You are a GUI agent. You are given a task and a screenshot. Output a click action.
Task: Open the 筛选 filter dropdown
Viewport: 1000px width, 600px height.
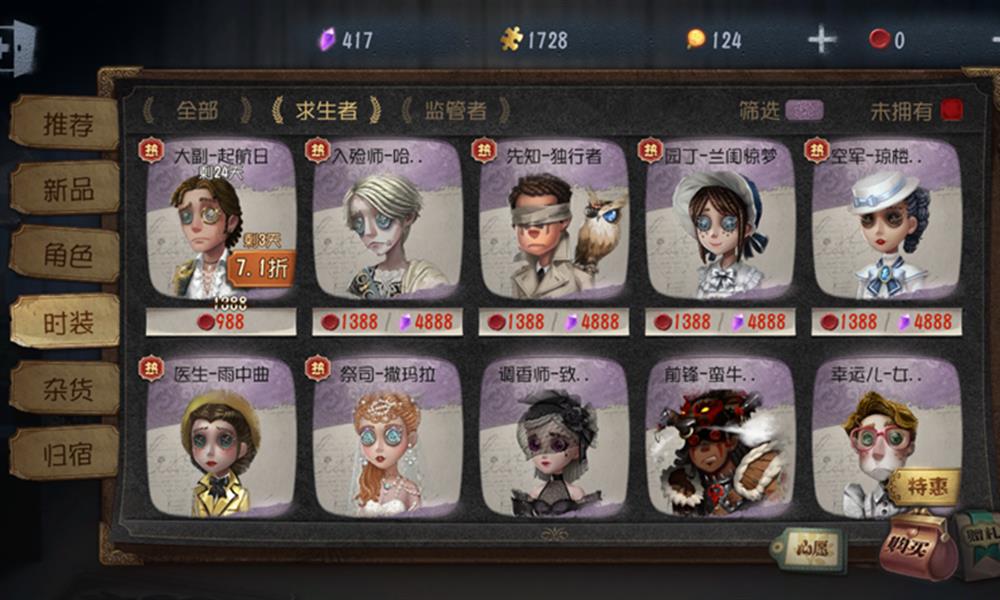point(804,110)
